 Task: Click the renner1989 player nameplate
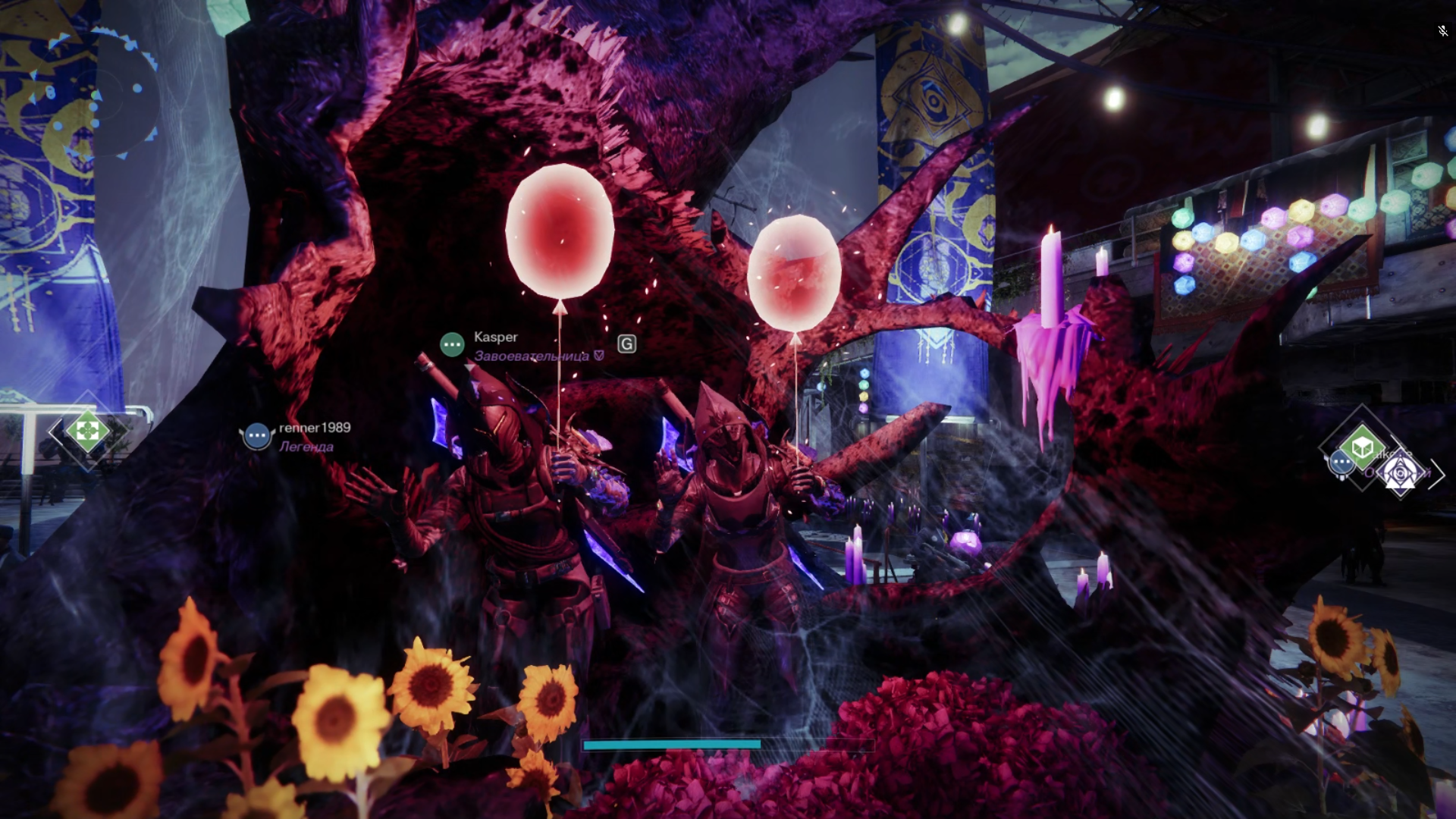pos(315,428)
